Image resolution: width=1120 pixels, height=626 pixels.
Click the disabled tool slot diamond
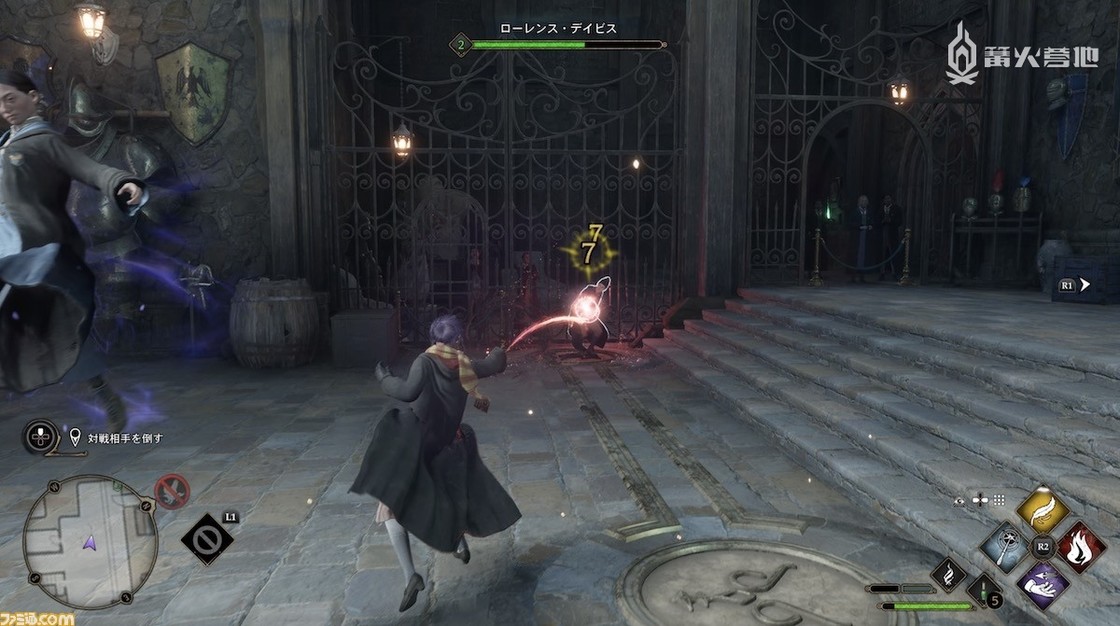[208, 539]
